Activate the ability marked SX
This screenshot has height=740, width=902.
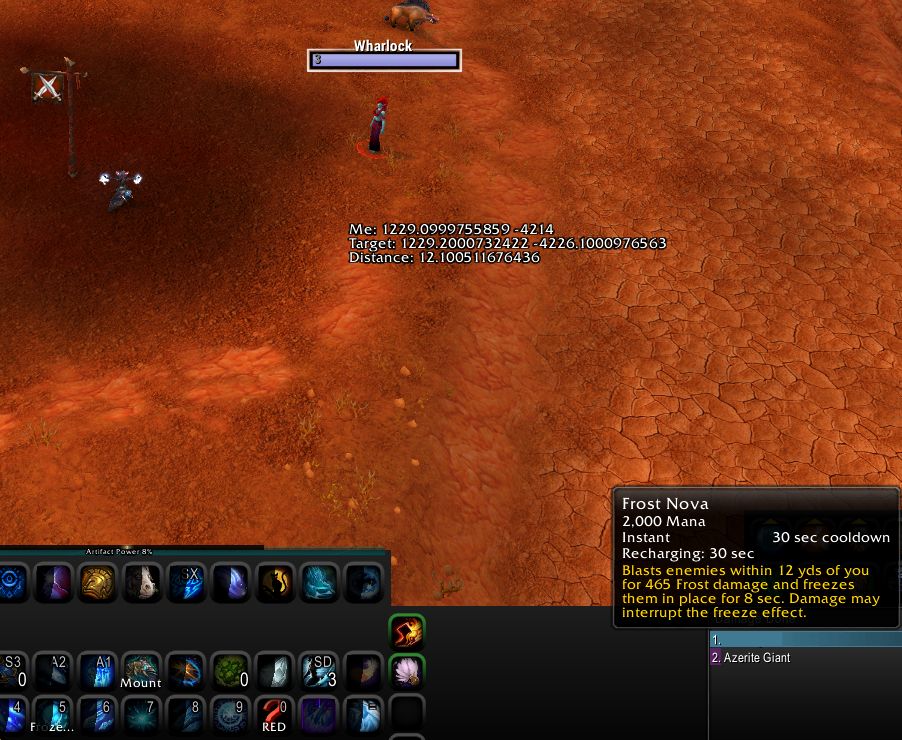coord(186,583)
